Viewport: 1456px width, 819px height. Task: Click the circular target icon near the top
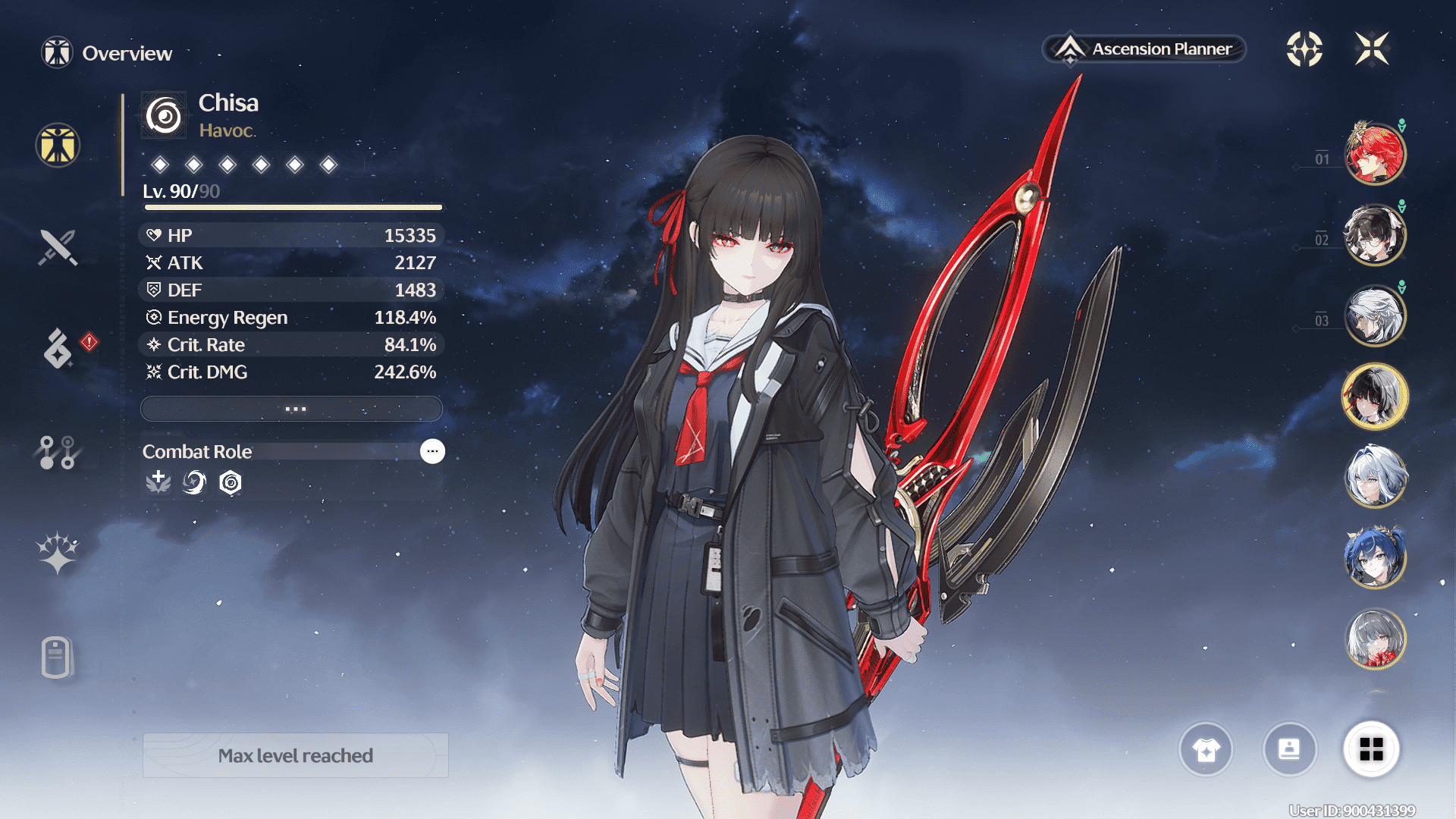click(1304, 49)
